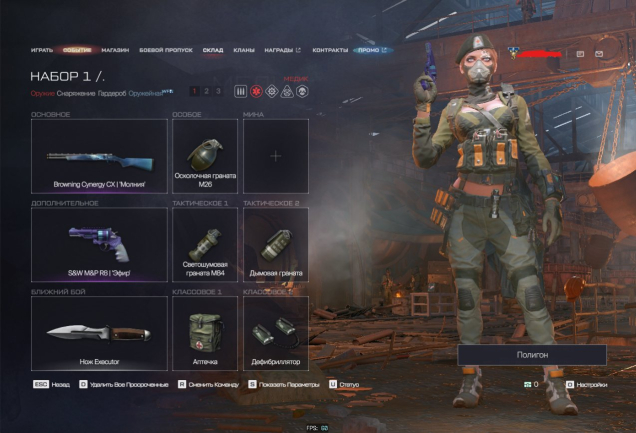Open the МАГАЗИН shop tab
The height and width of the screenshot is (433, 636).
coord(115,49)
